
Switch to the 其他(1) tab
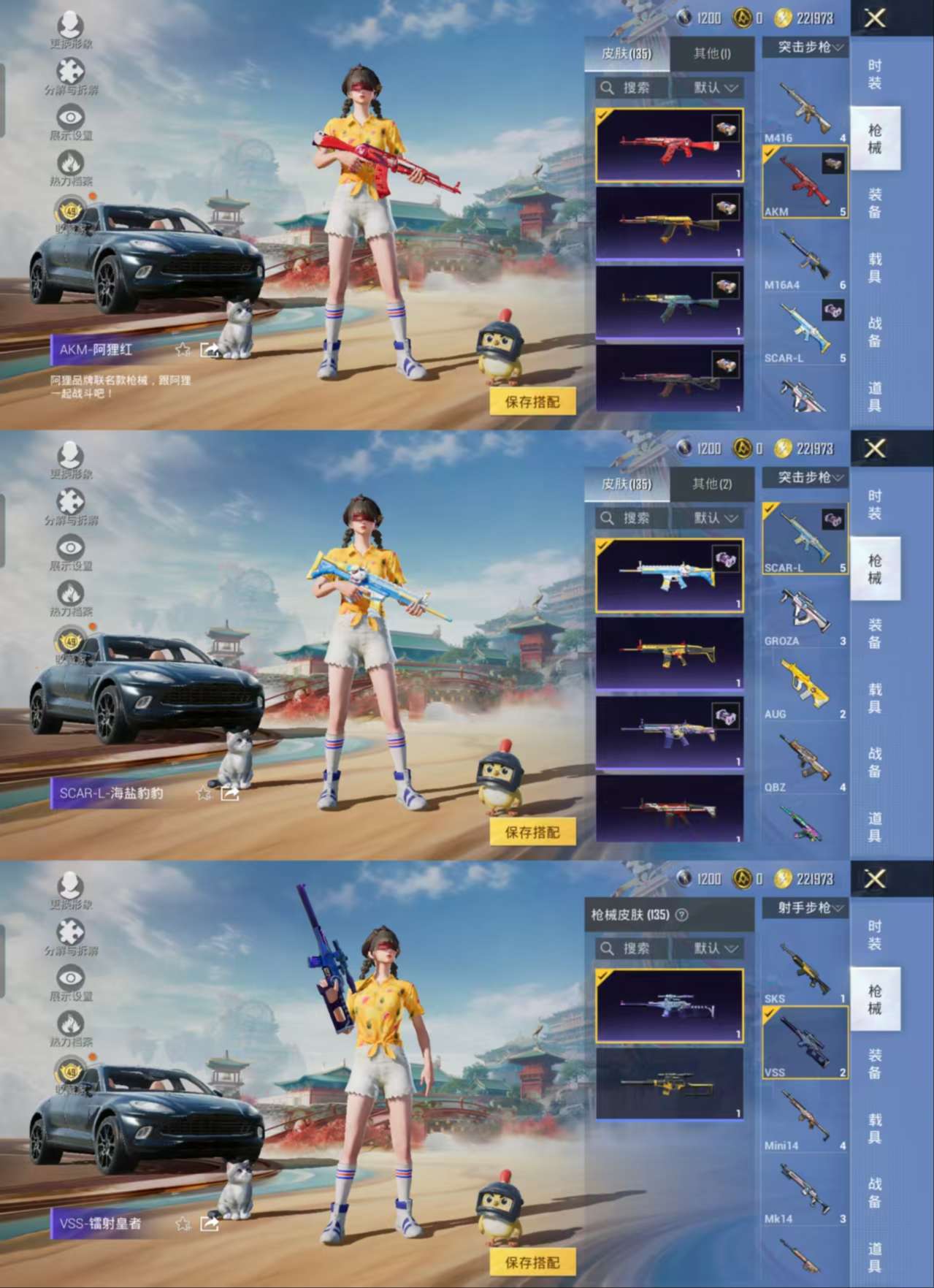point(711,53)
